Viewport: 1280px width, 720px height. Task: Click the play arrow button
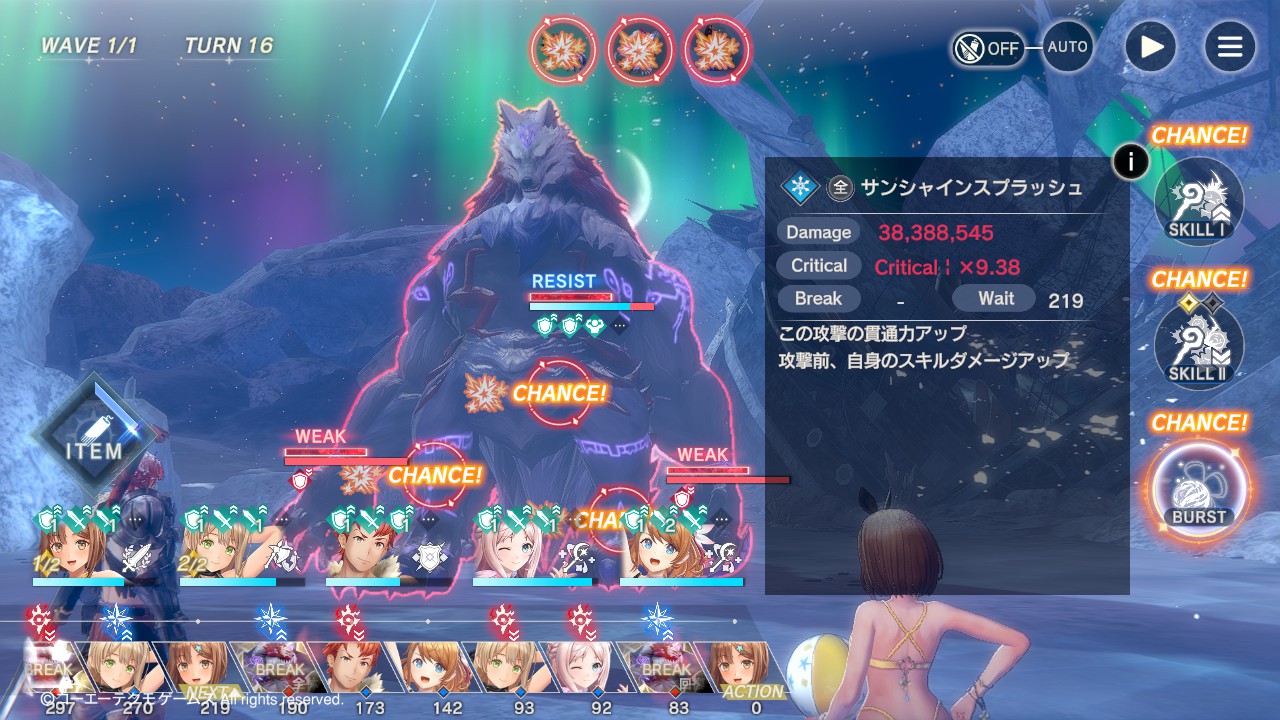tap(1151, 47)
